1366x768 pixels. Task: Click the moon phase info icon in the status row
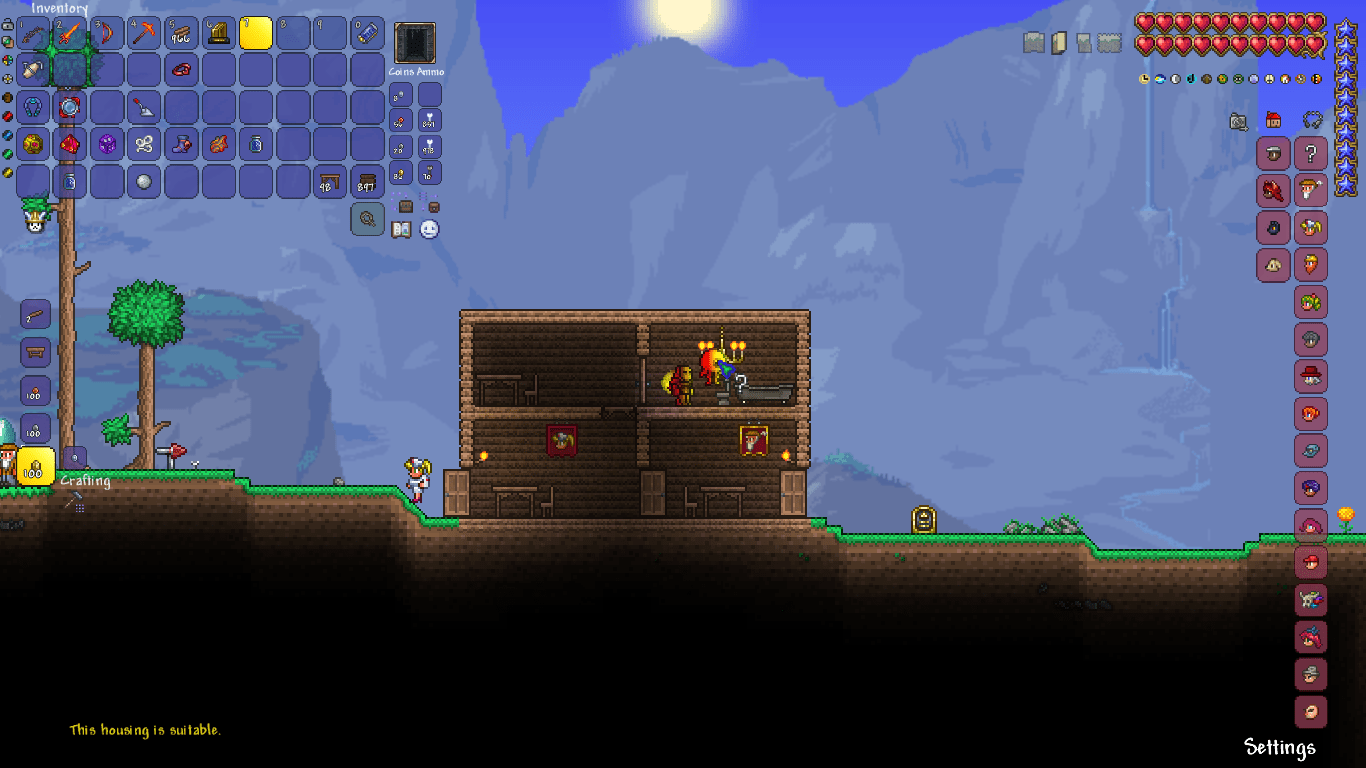pos(1176,79)
